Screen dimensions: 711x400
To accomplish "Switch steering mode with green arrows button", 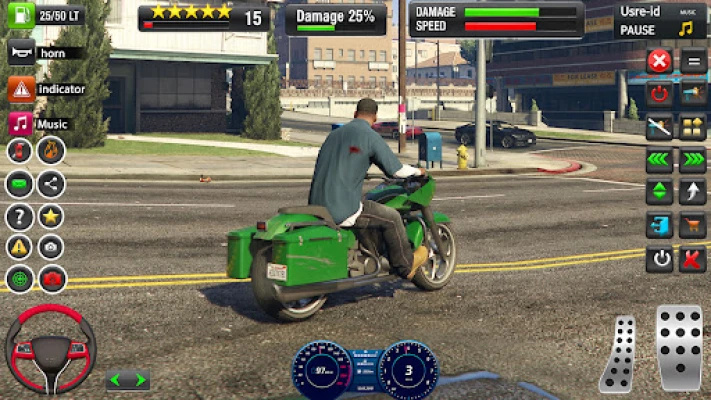I will [127, 380].
